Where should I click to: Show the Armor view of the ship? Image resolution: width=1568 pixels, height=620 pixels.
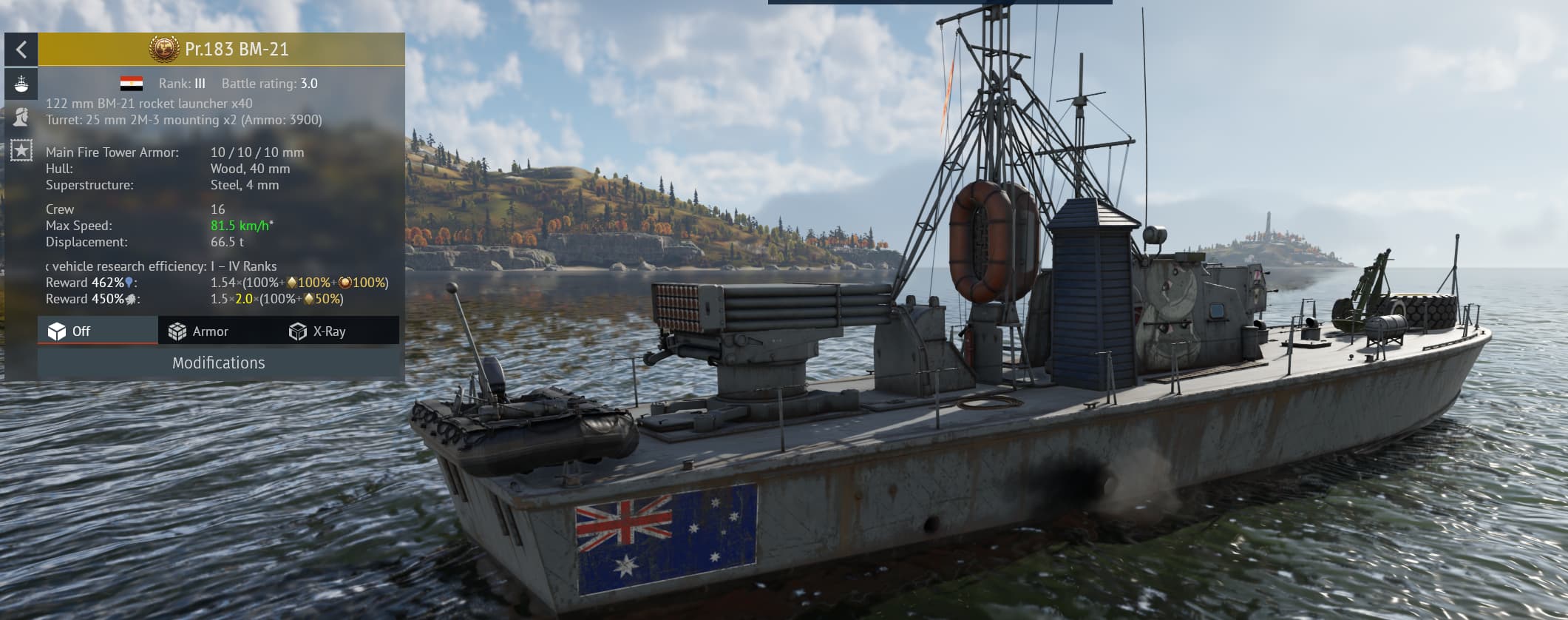click(198, 331)
